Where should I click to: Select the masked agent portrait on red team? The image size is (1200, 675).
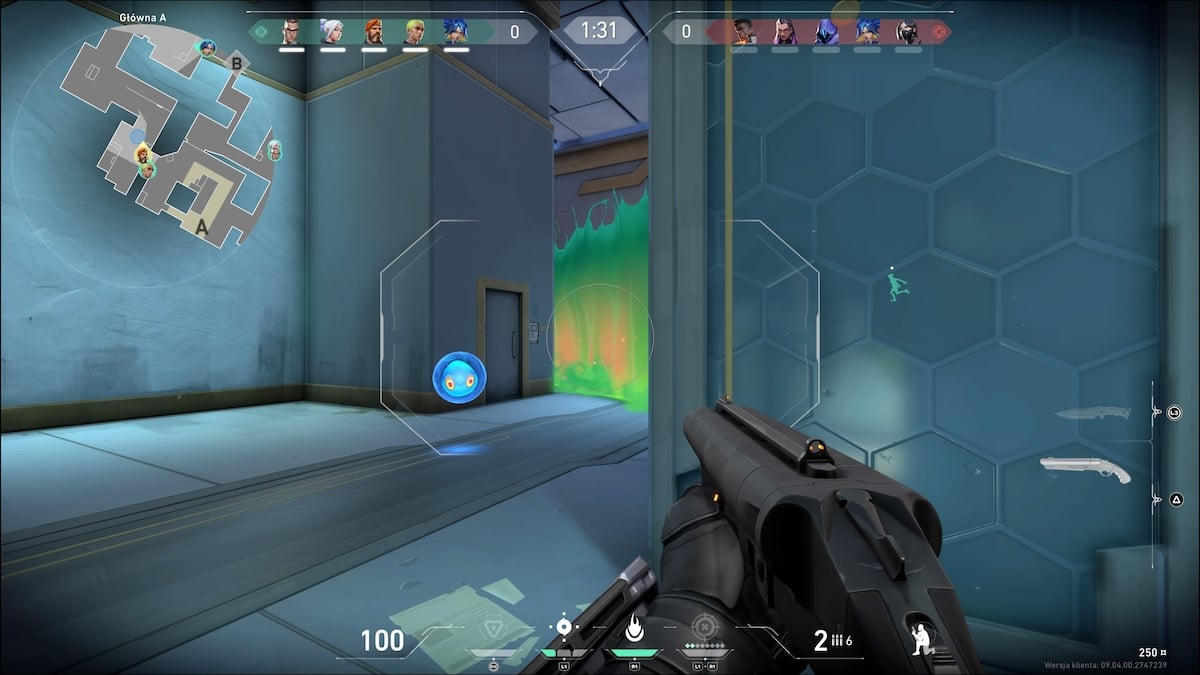[908, 32]
